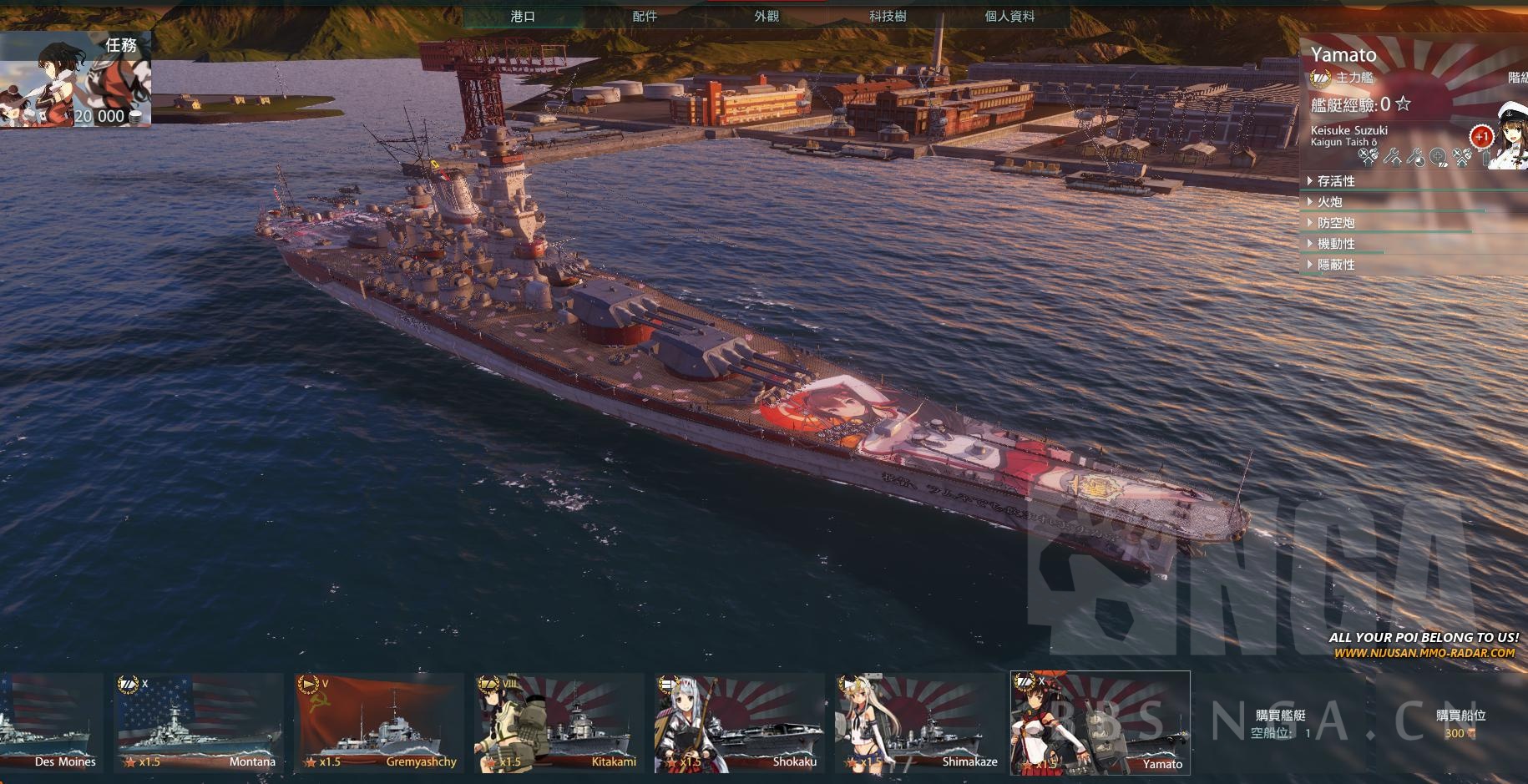Expand the 存活性 stats section
The height and width of the screenshot is (784, 1528).
pos(1336,181)
